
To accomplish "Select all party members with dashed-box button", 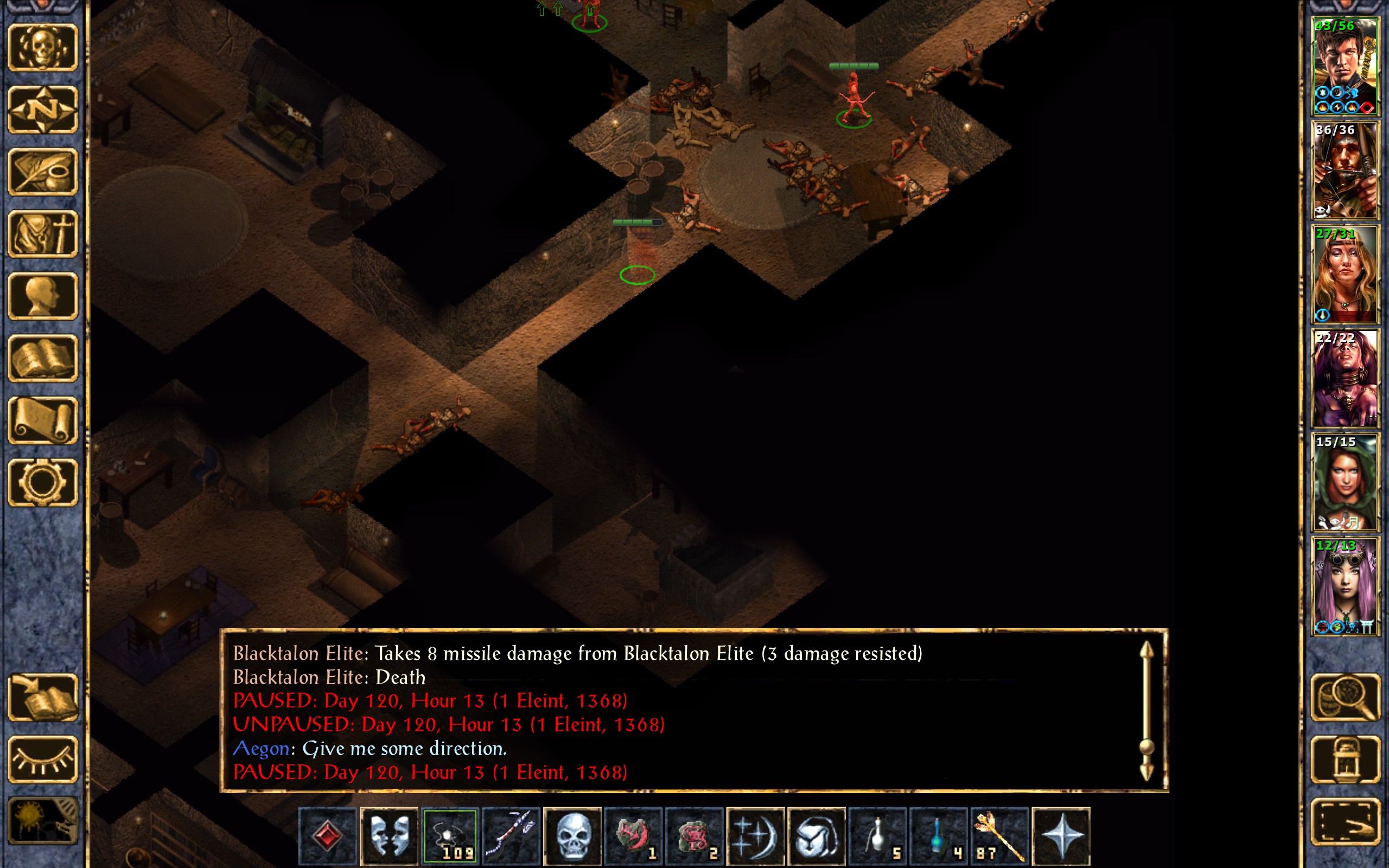I will pos(1345,821).
